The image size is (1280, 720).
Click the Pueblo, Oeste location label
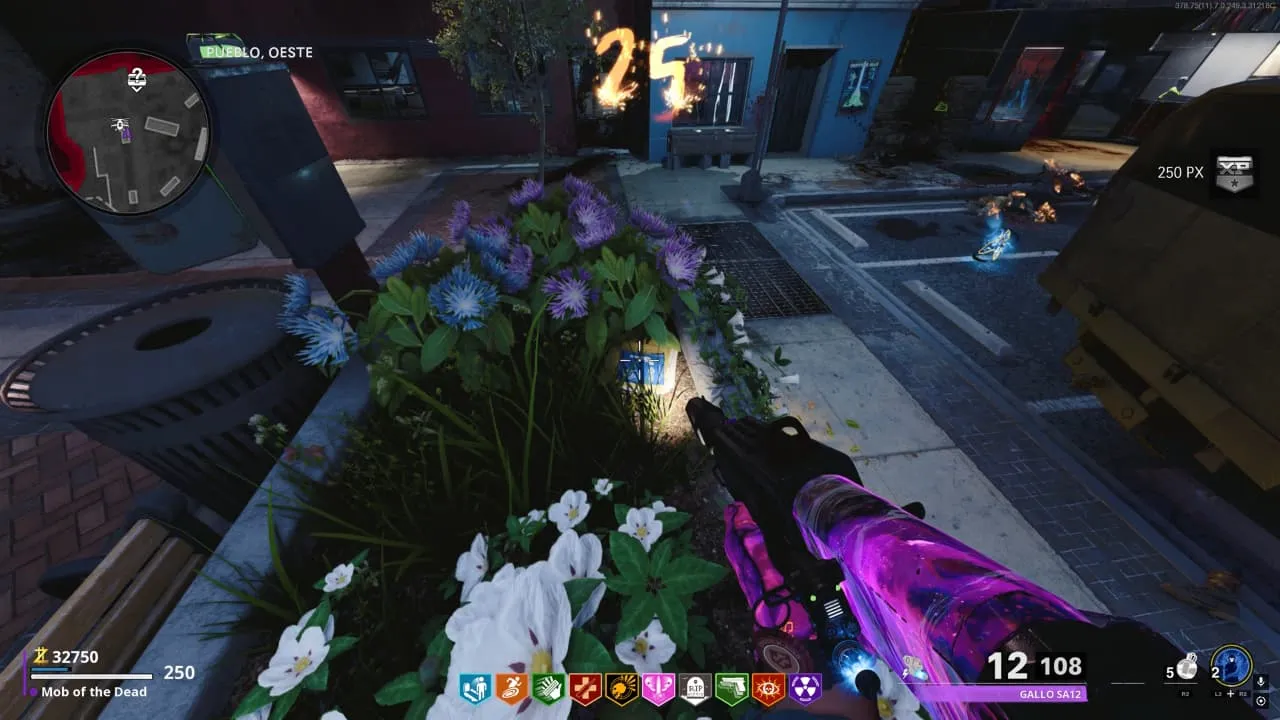[256, 52]
